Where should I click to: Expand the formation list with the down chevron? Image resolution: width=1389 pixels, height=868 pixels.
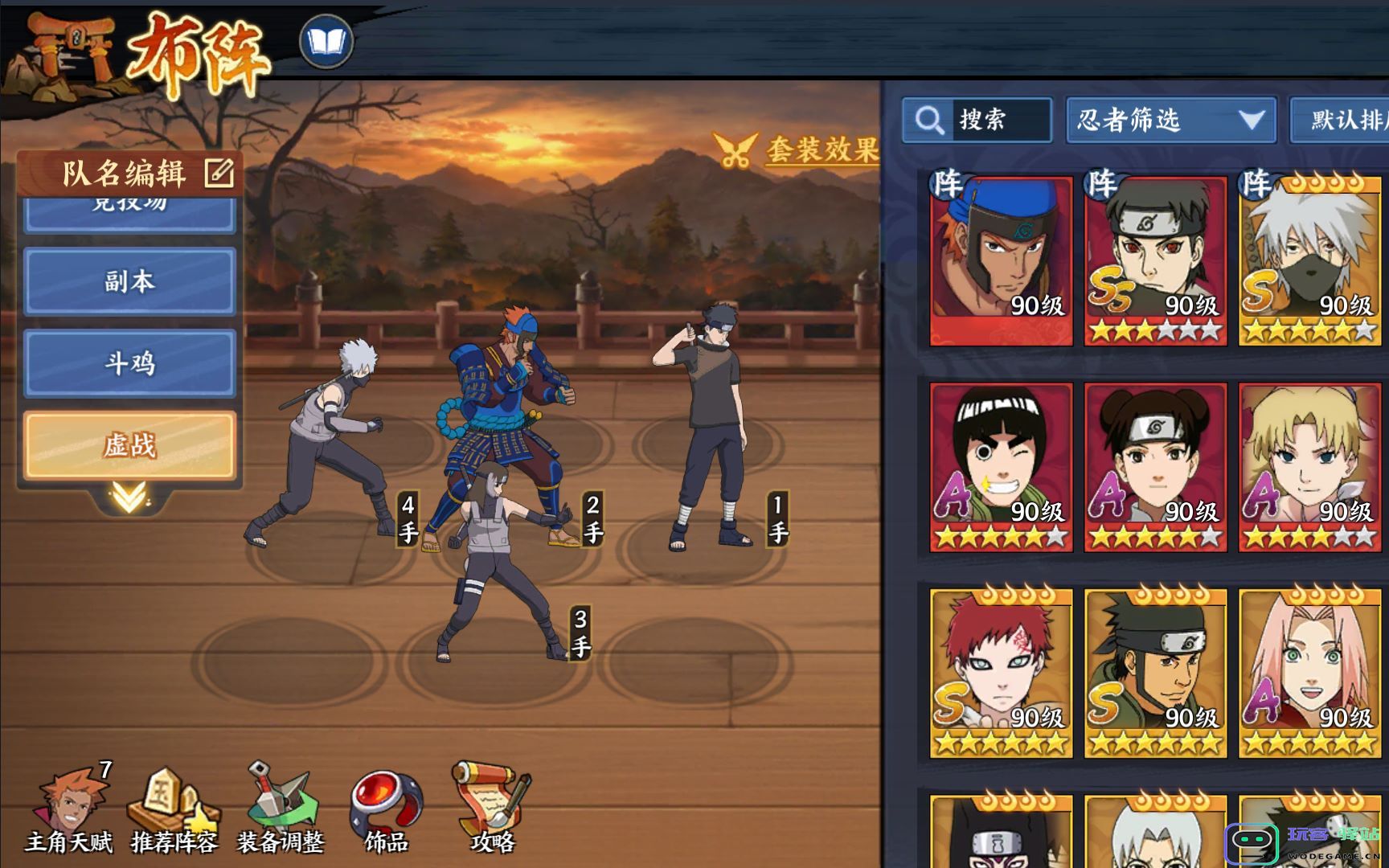pos(129,498)
